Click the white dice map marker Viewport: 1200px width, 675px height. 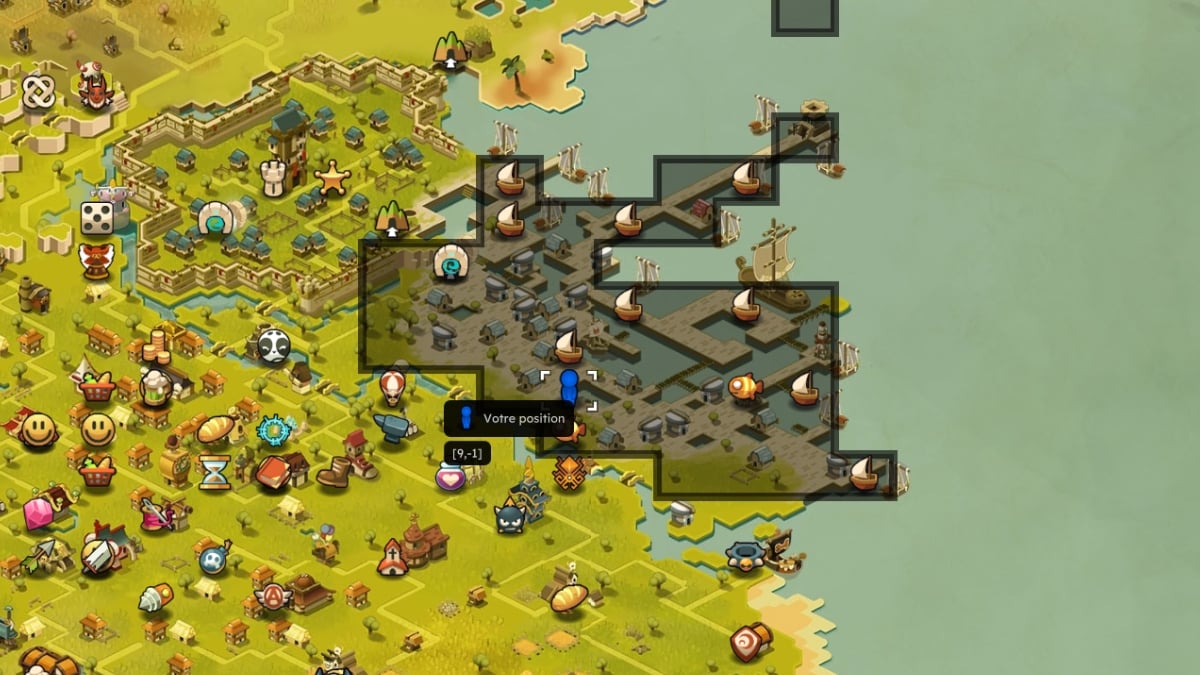[x=98, y=217]
